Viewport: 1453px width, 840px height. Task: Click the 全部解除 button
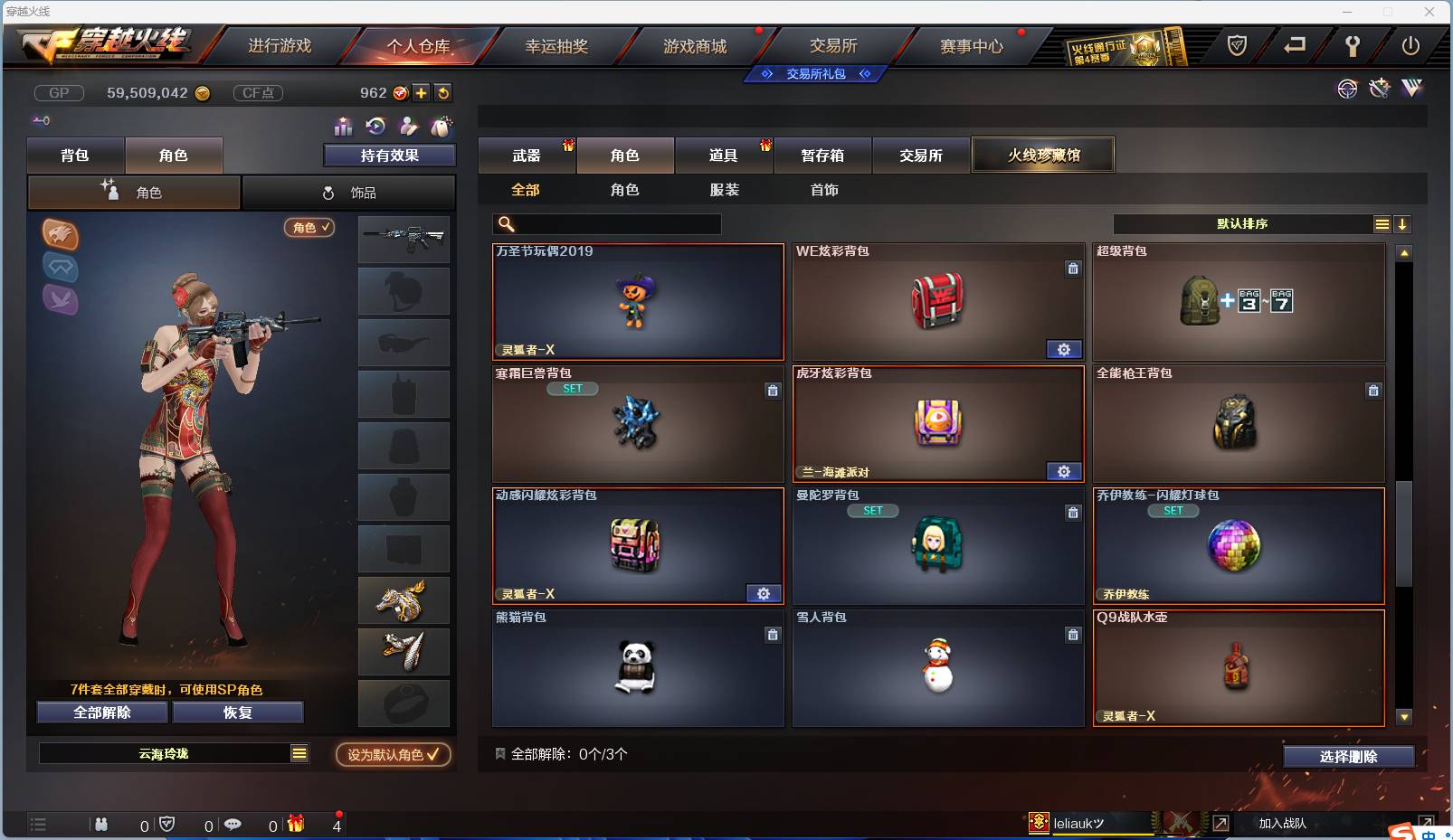click(100, 712)
